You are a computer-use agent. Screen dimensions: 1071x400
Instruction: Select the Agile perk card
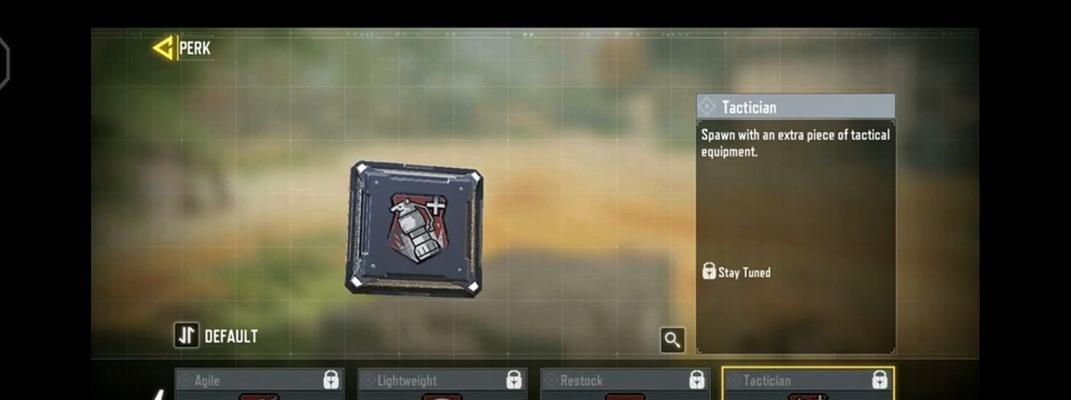point(259,385)
